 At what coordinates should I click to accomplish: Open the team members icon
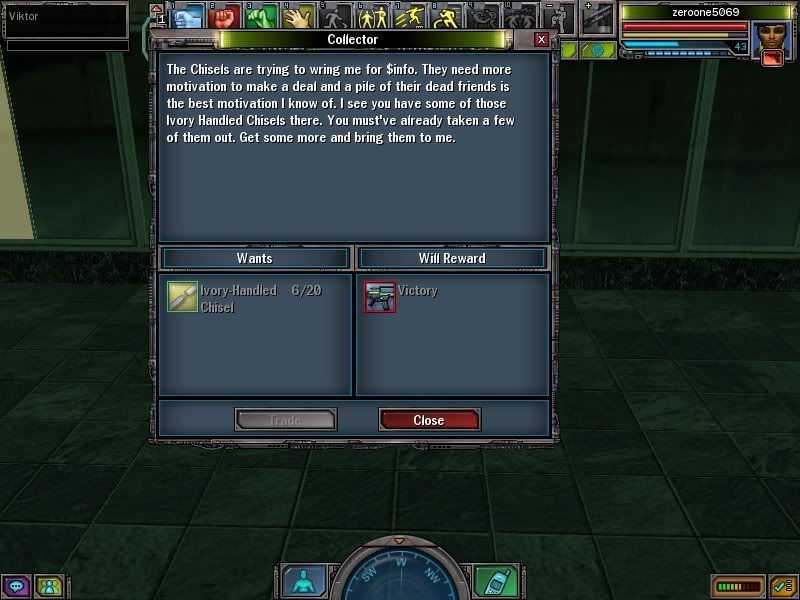click(x=48, y=586)
